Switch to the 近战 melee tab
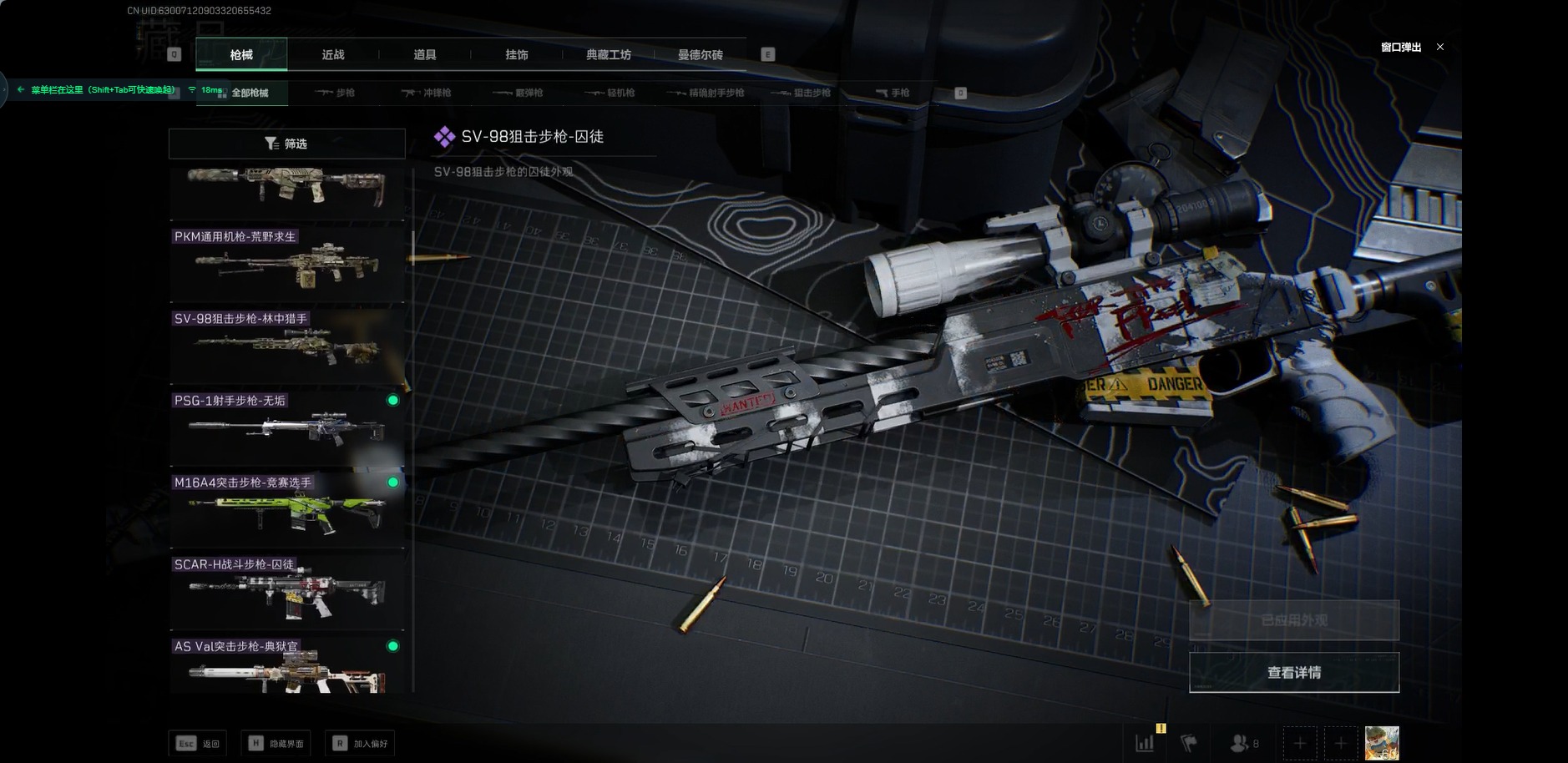 pyautogui.click(x=333, y=55)
